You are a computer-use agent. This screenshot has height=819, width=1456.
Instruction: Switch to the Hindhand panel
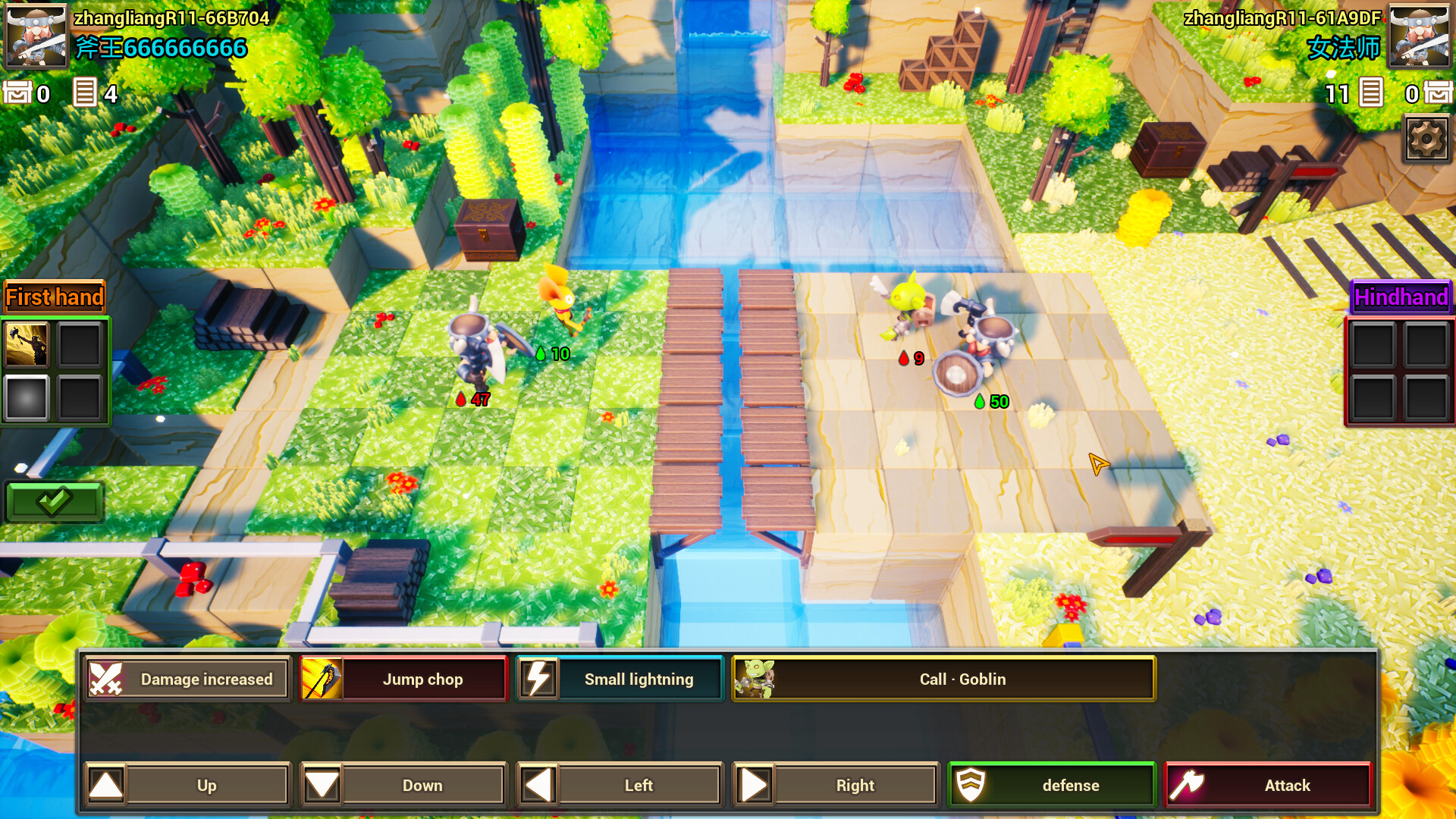coord(1400,298)
